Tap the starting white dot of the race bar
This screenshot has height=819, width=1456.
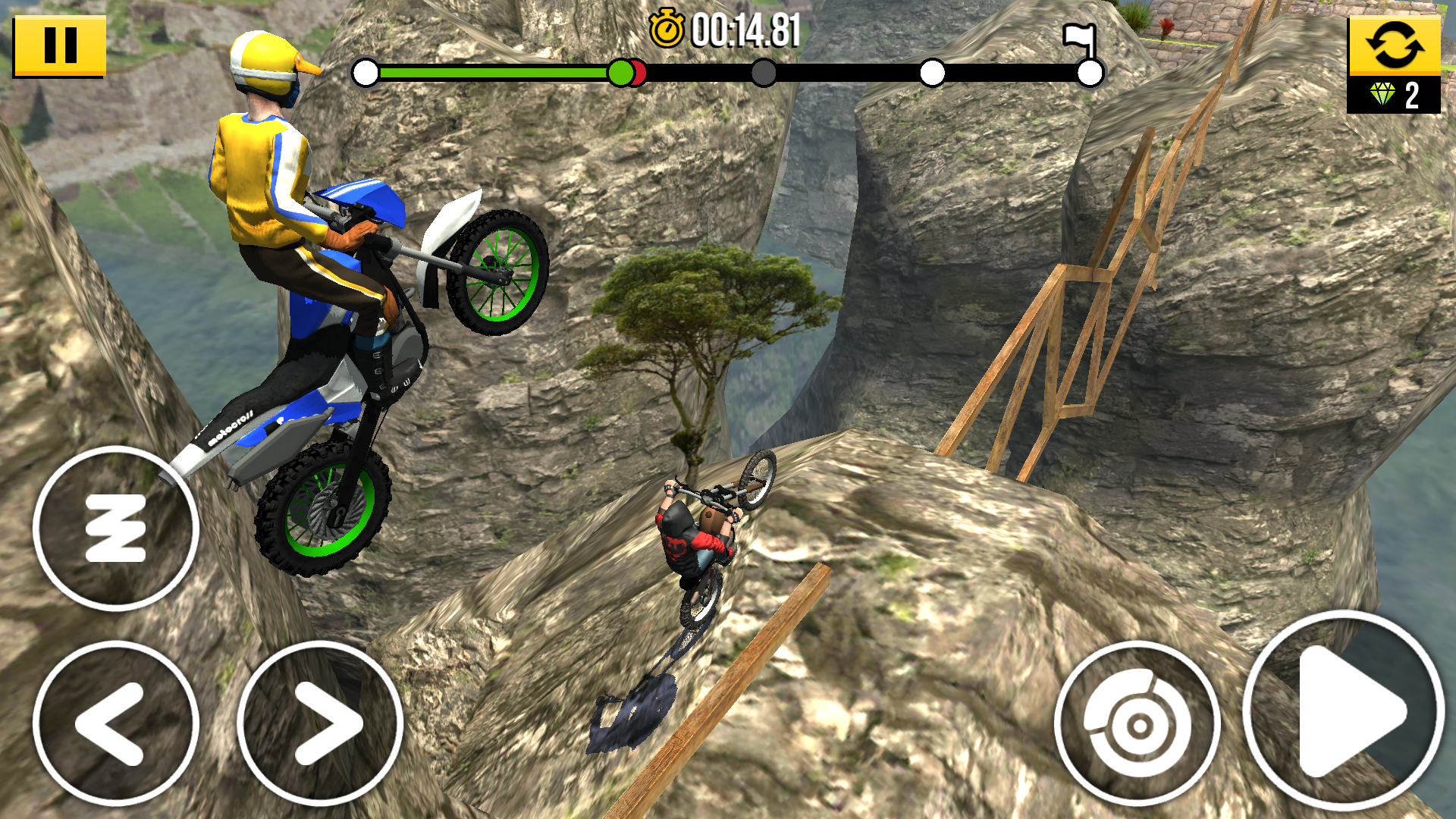366,72
